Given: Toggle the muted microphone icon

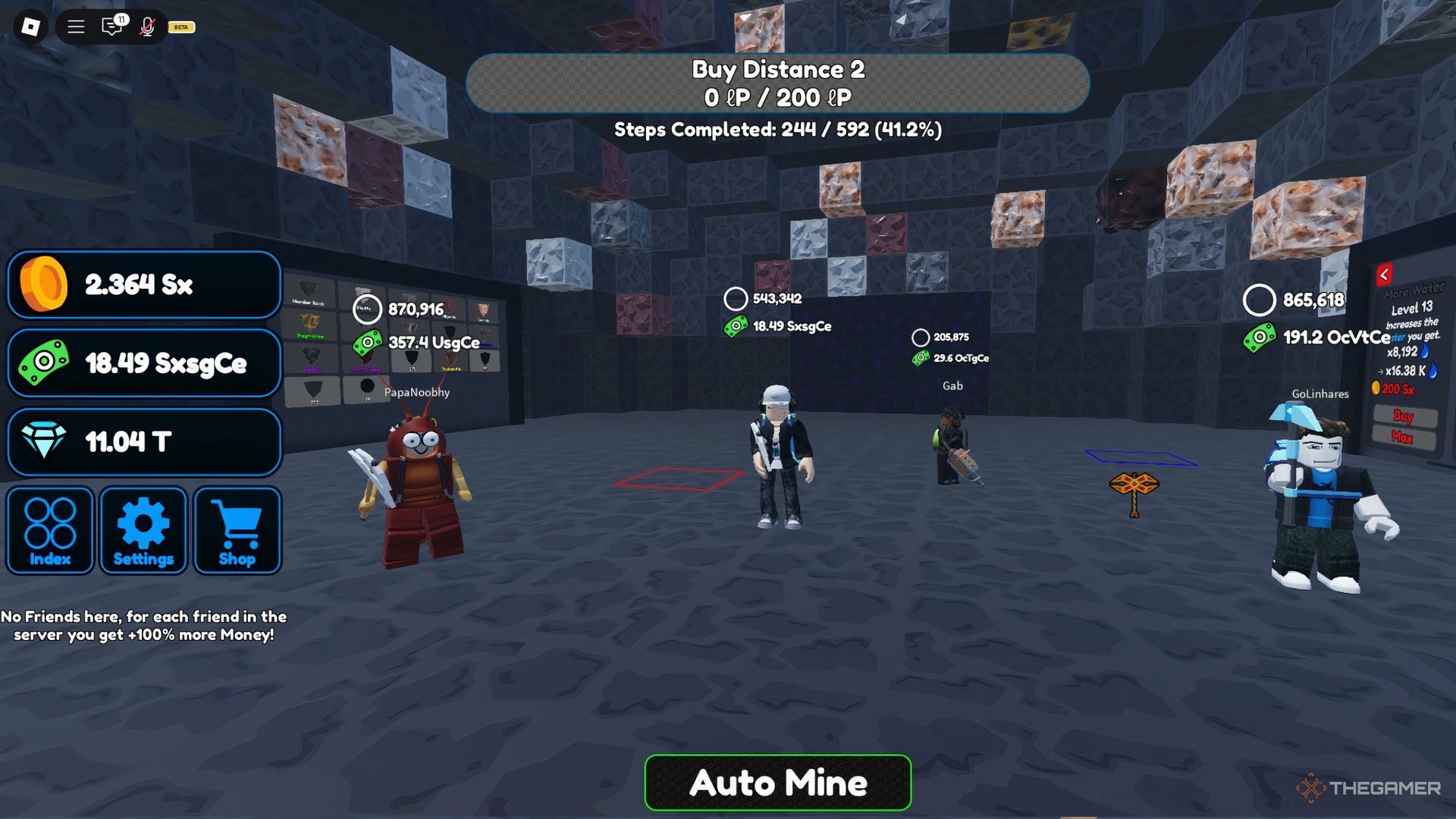Looking at the screenshot, I should pyautogui.click(x=147, y=27).
